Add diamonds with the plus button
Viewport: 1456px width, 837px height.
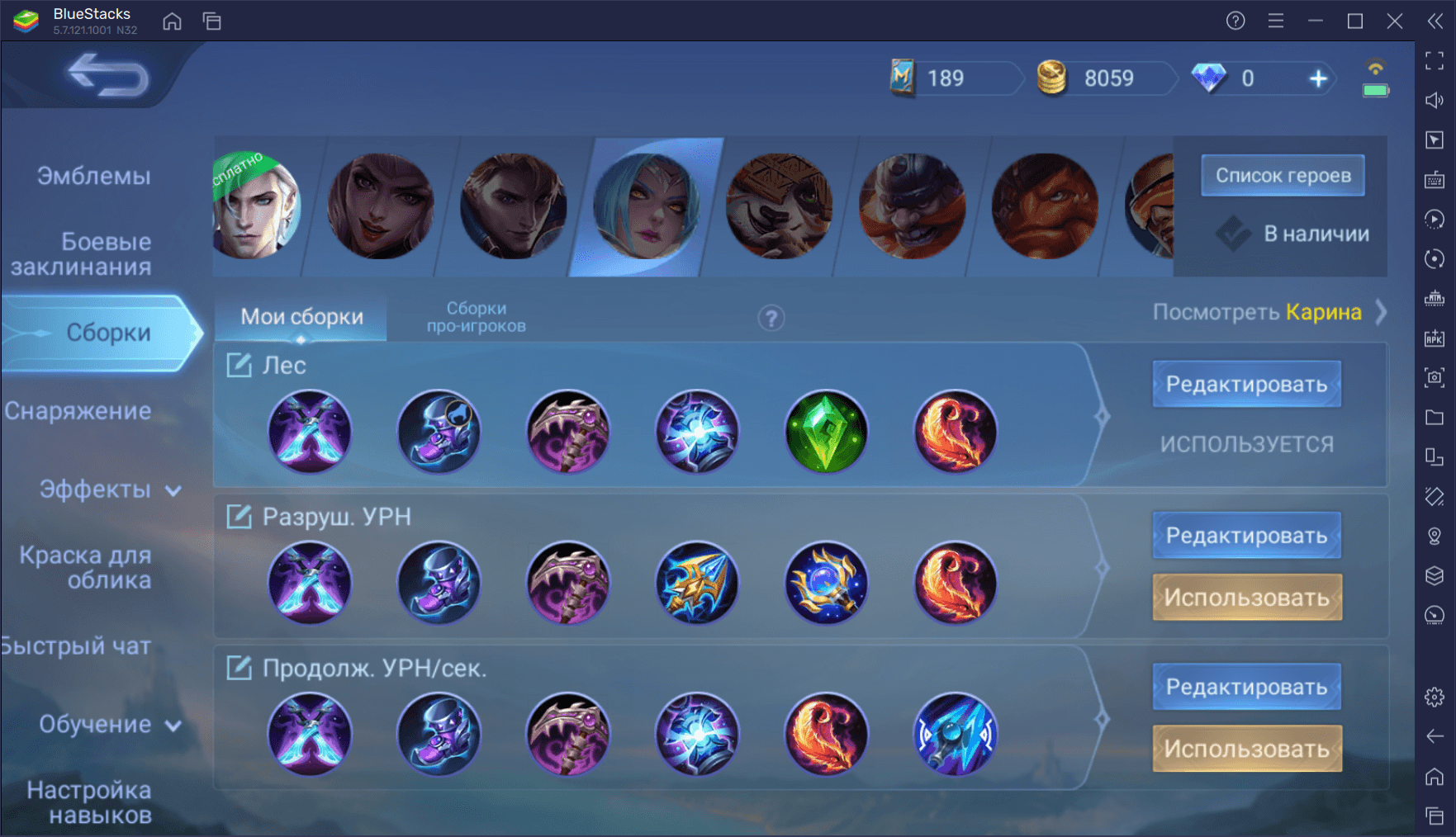coord(1318,78)
